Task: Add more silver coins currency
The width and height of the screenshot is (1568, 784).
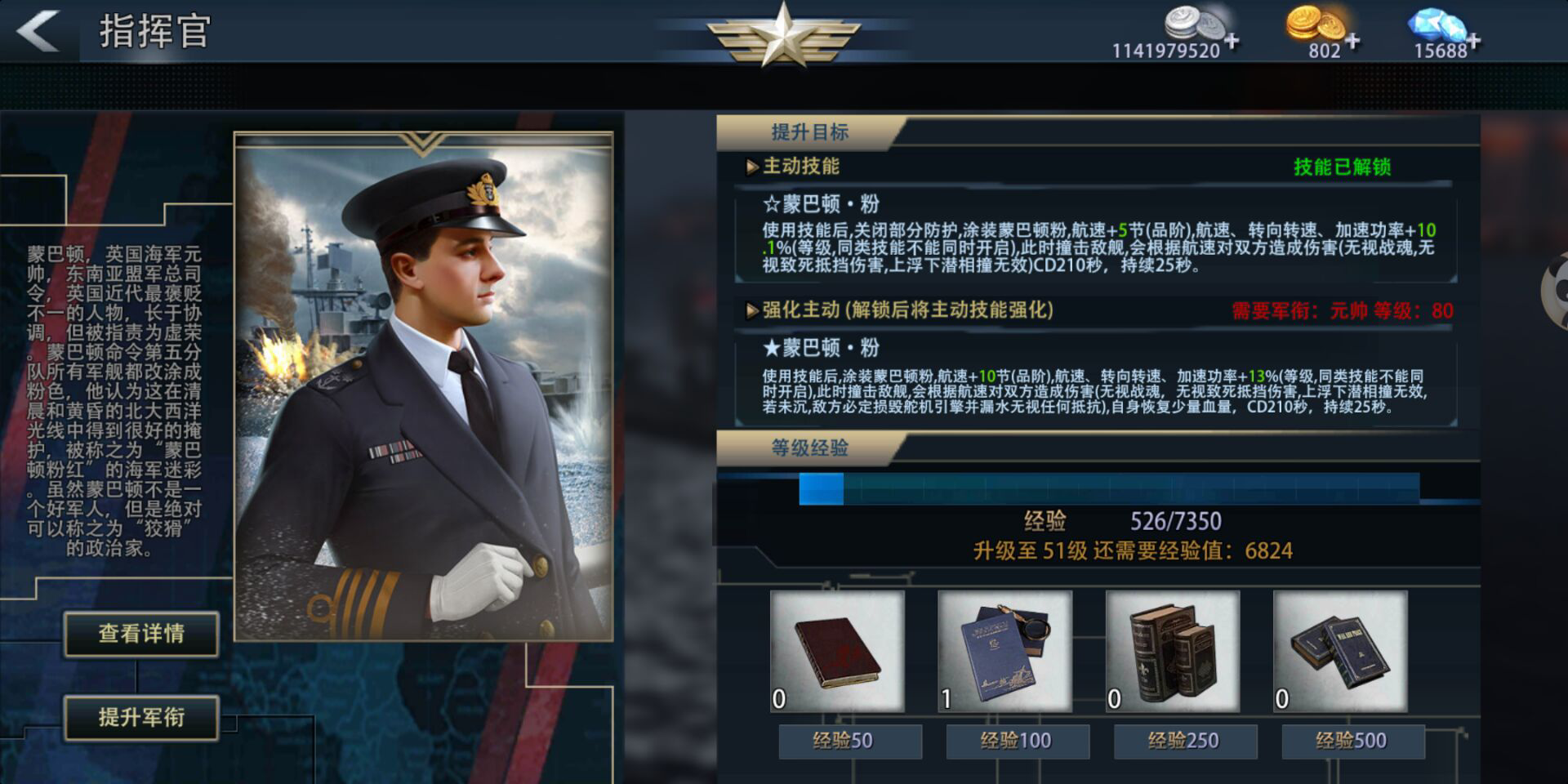Action: (1231, 39)
